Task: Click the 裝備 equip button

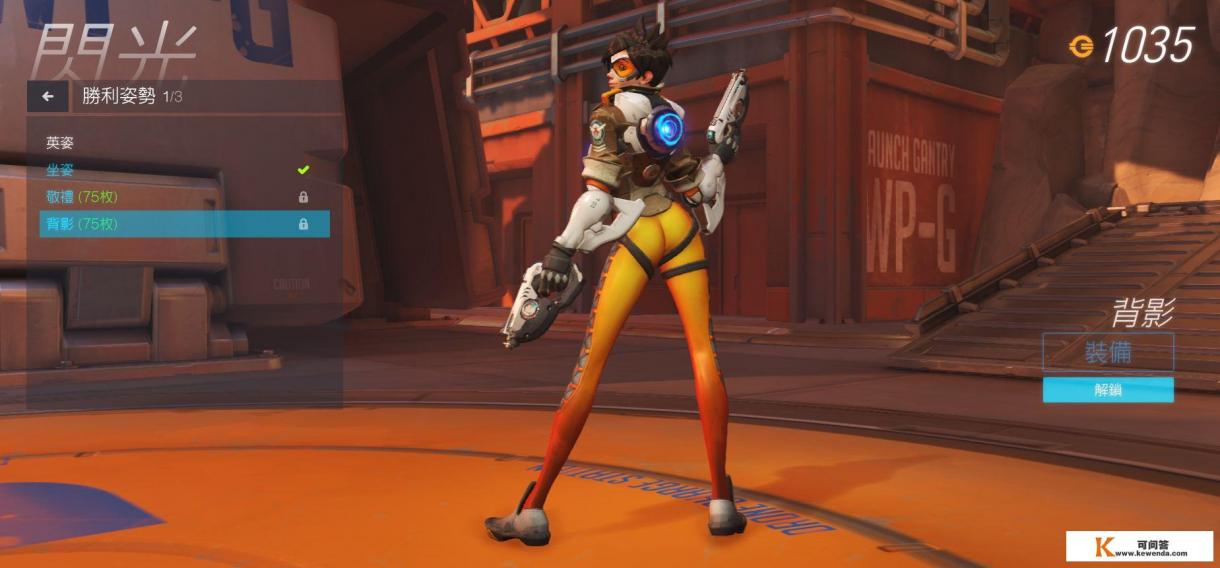Action: point(1107,352)
